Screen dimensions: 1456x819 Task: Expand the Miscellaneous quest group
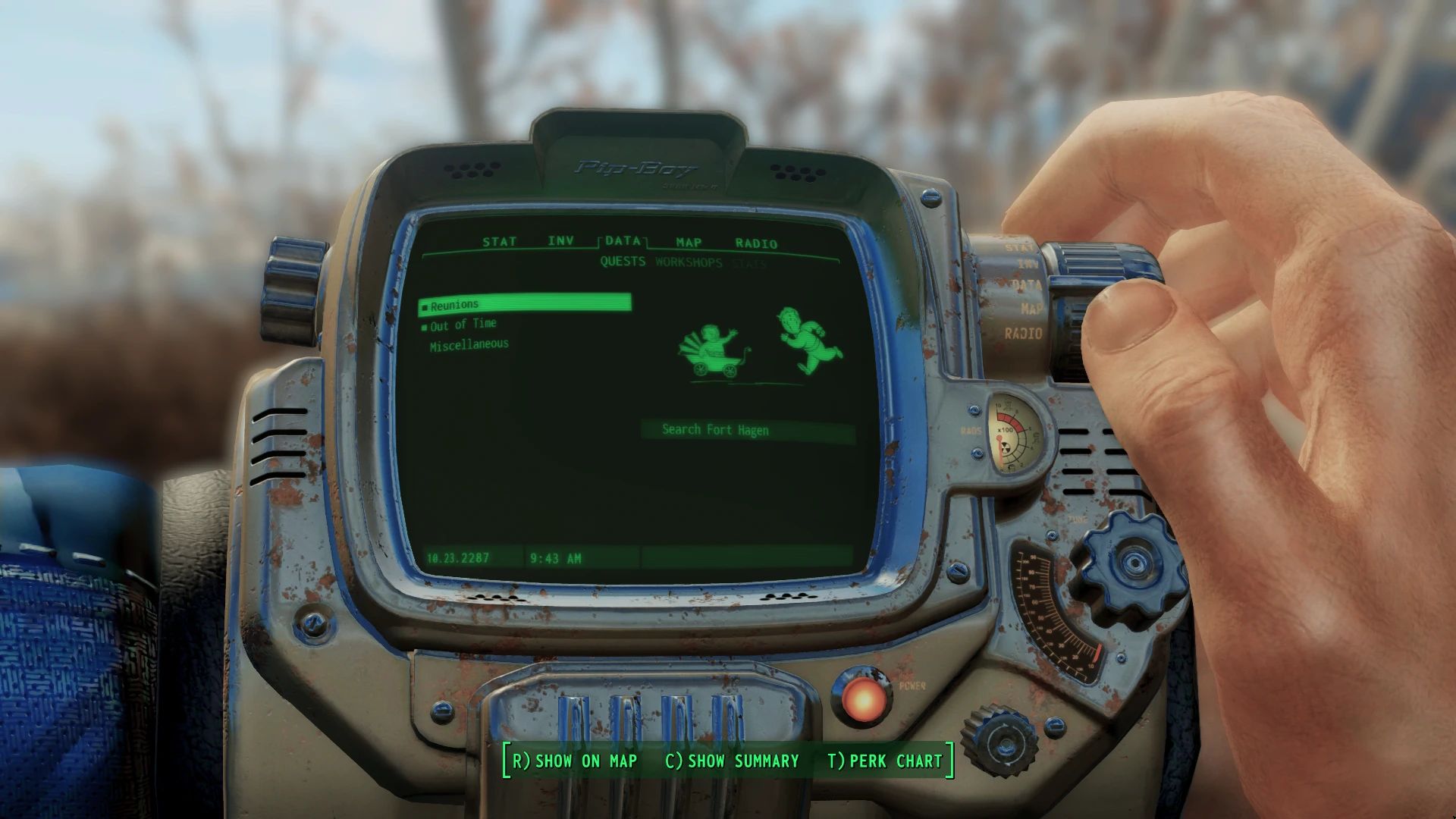(469, 343)
